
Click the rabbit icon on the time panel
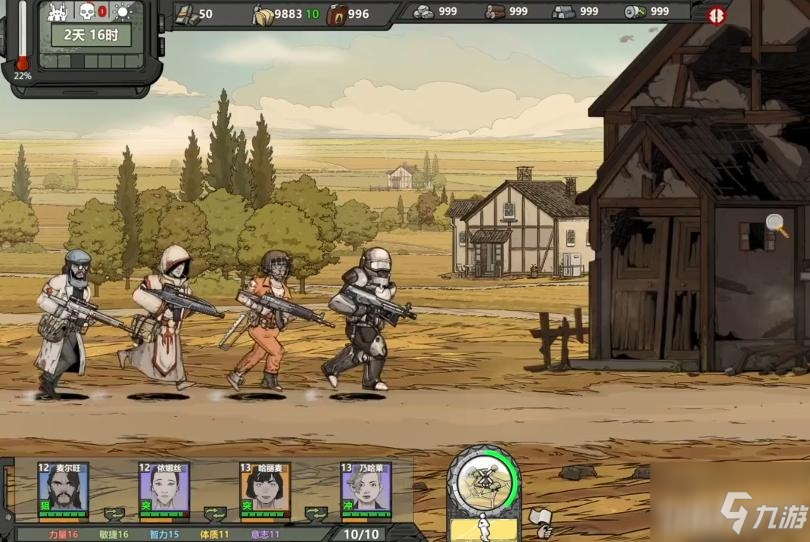pyautogui.click(x=57, y=11)
